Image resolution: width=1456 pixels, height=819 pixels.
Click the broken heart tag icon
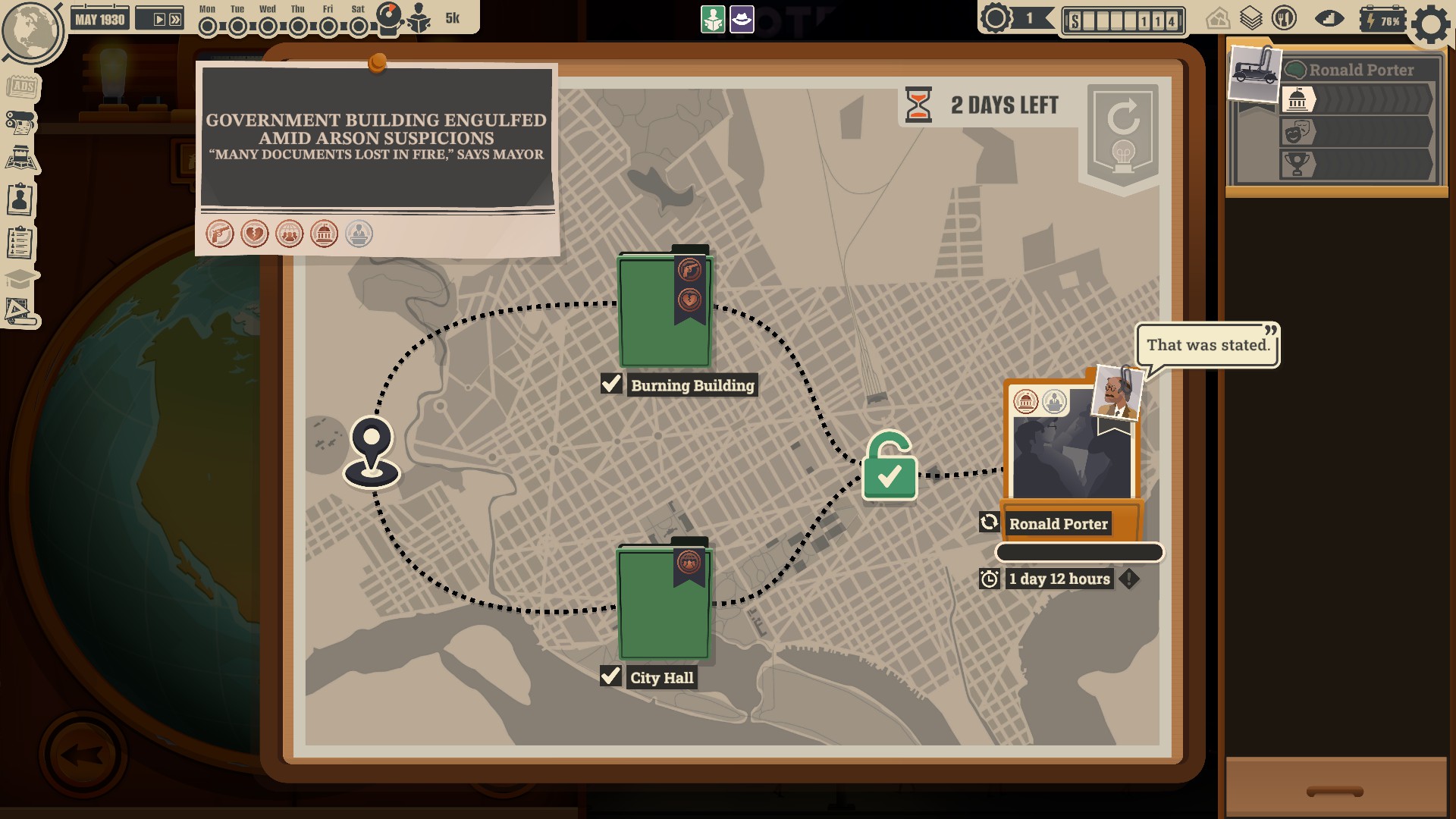[255, 234]
